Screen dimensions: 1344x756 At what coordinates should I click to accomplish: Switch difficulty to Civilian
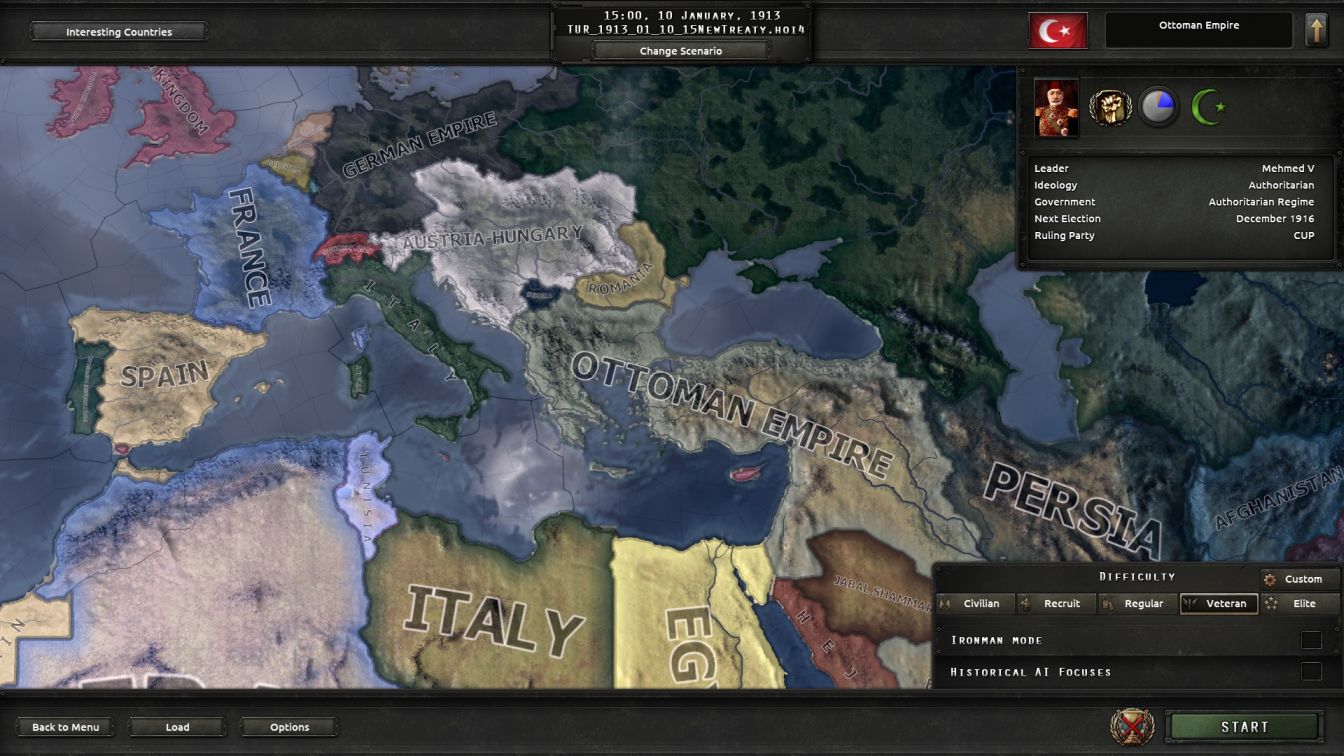(981, 603)
